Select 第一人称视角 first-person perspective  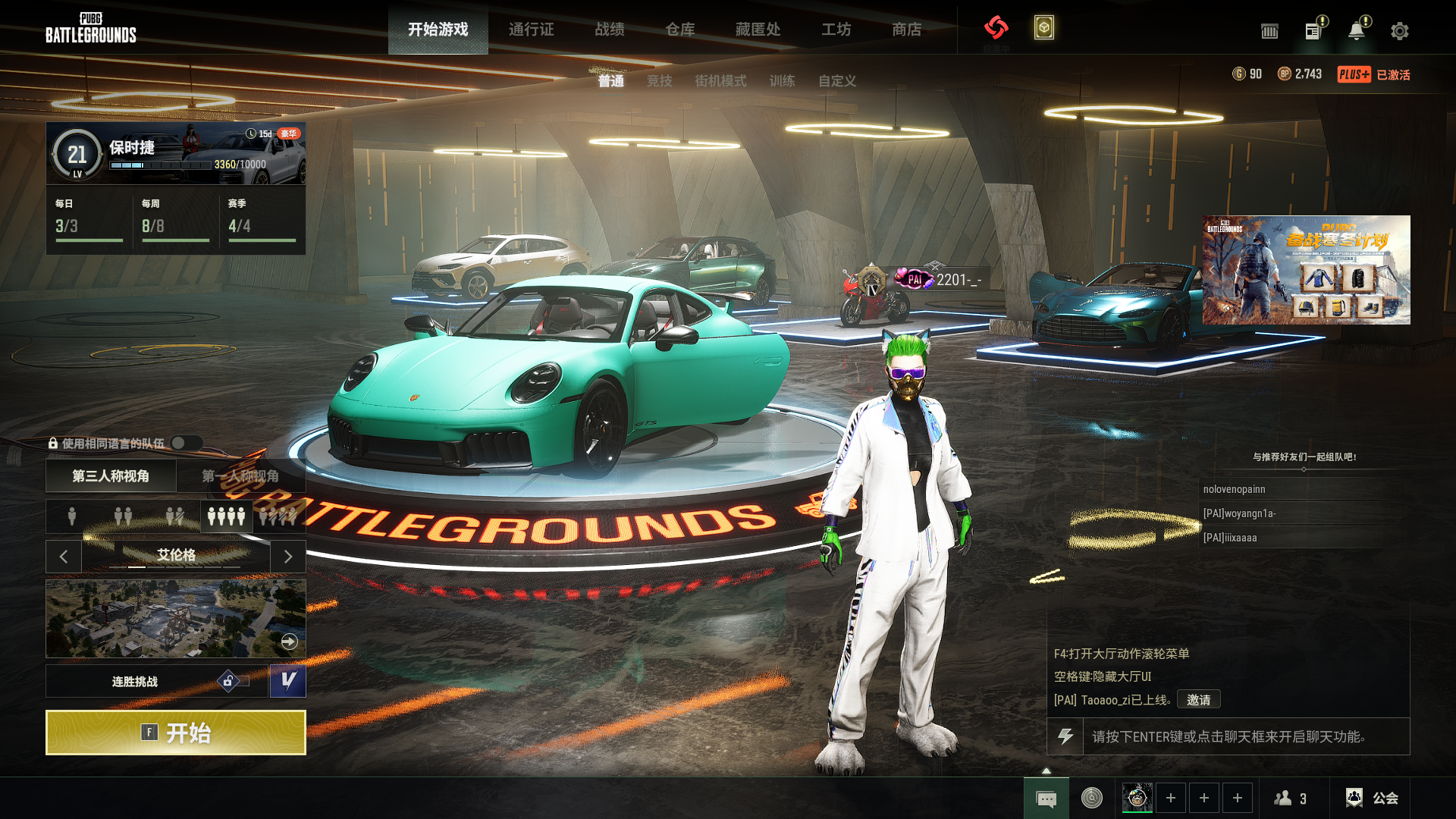point(240,476)
